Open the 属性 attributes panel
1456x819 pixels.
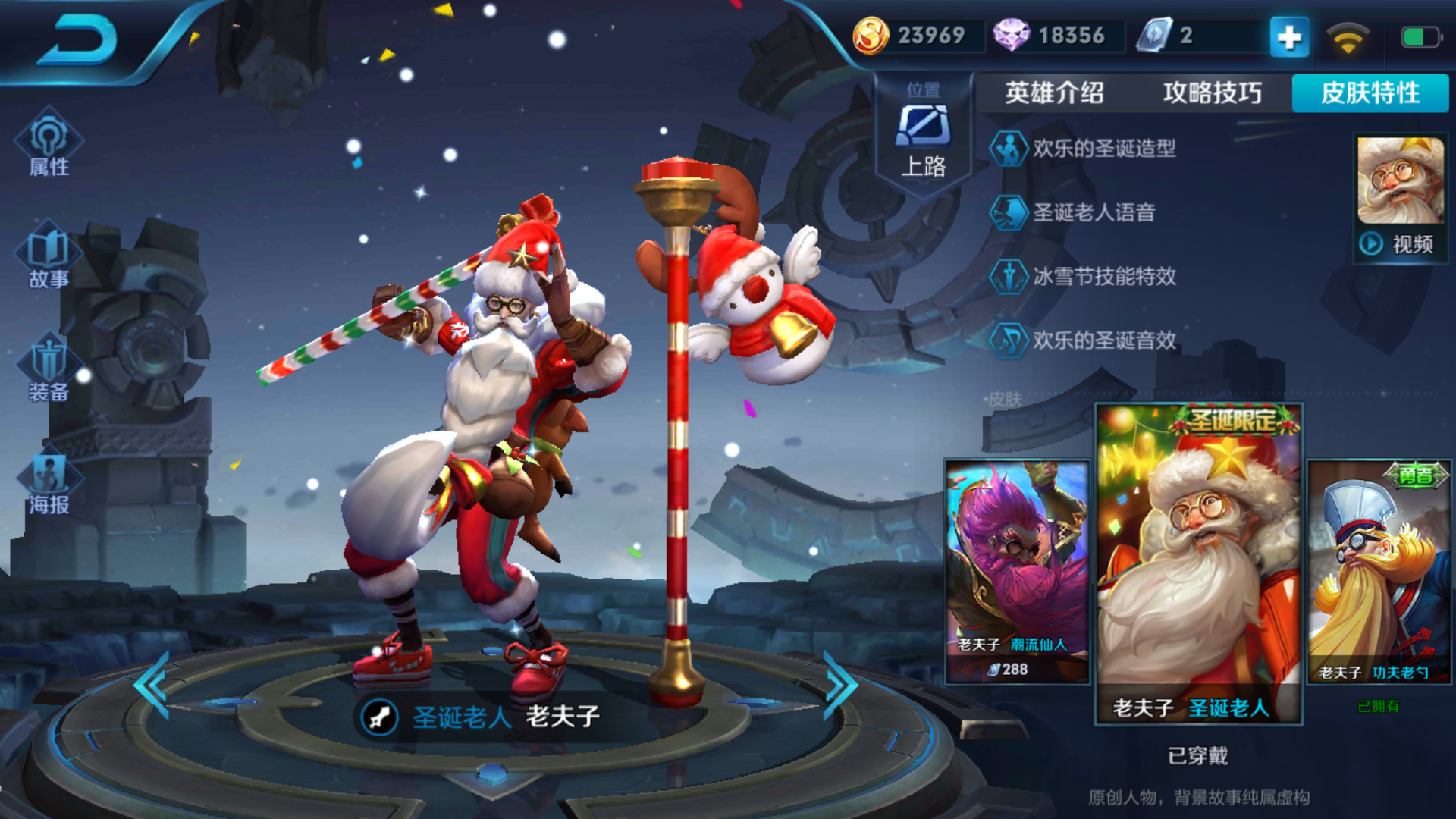pyautogui.click(x=49, y=144)
